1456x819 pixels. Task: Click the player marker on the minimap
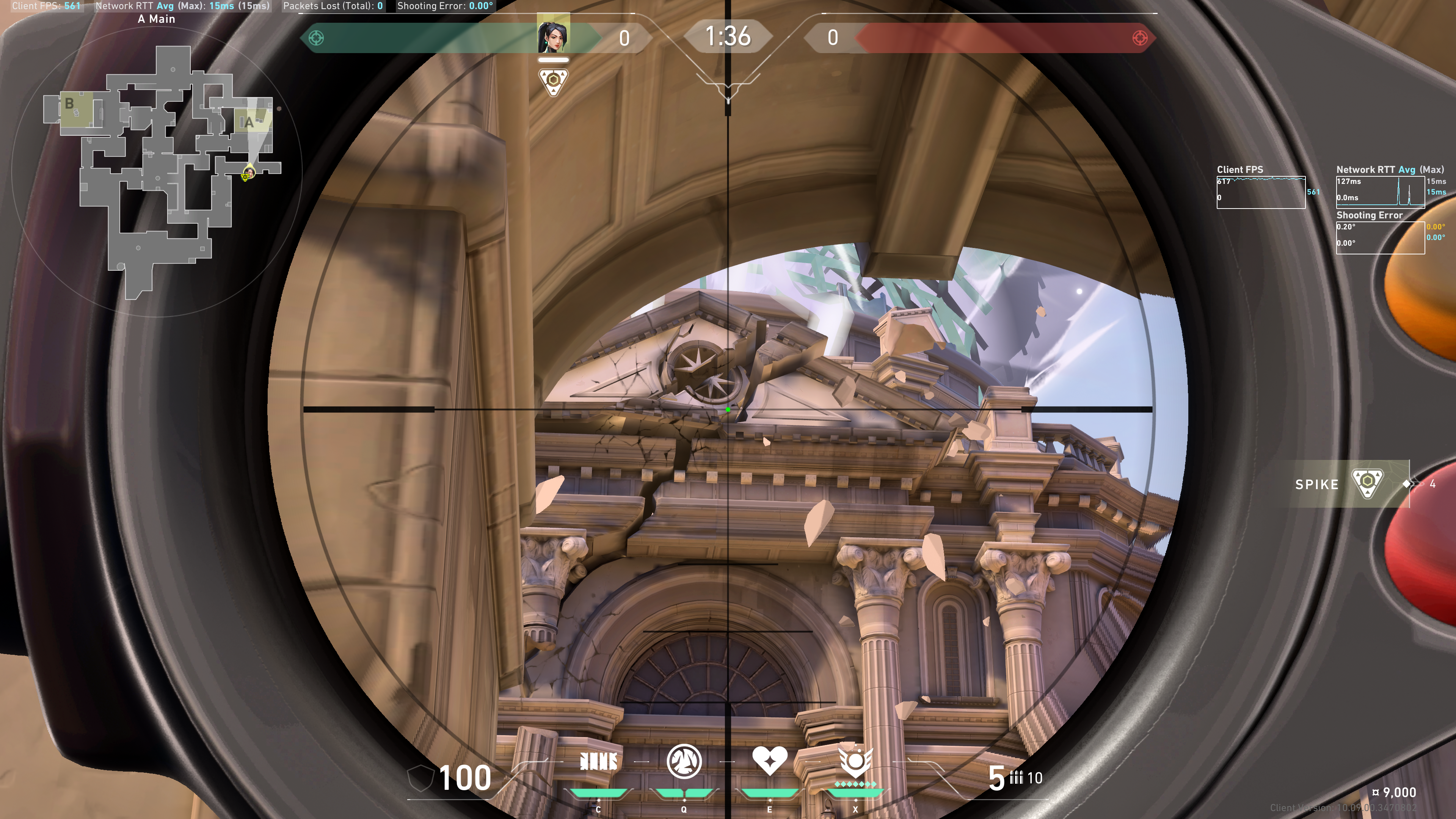coord(249,172)
